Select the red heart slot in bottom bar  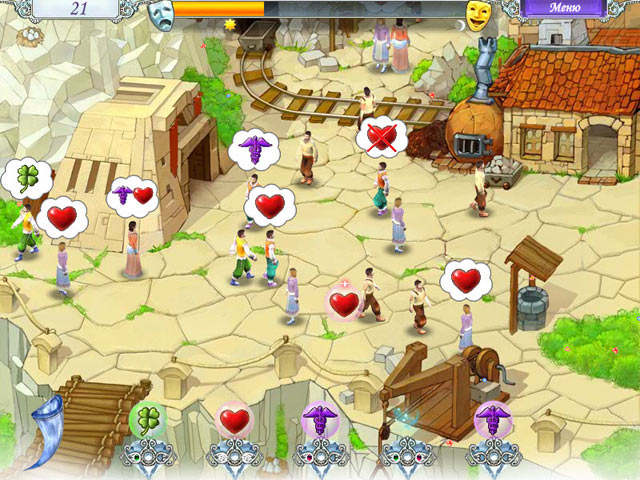pos(234,422)
